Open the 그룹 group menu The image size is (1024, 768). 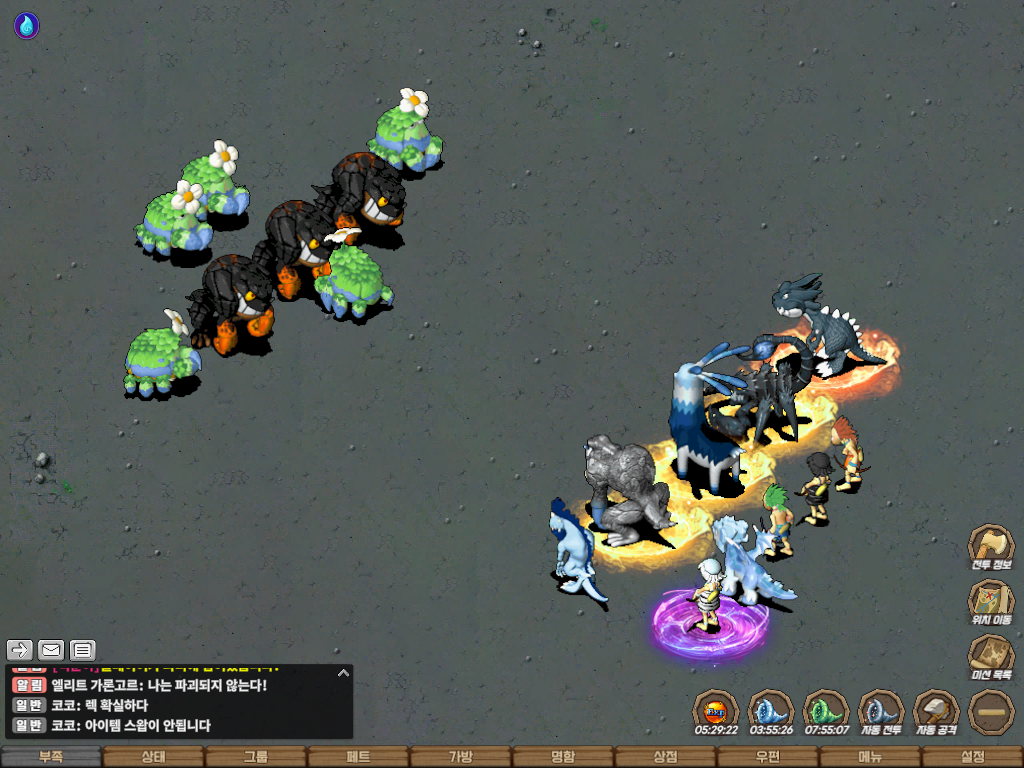256,757
